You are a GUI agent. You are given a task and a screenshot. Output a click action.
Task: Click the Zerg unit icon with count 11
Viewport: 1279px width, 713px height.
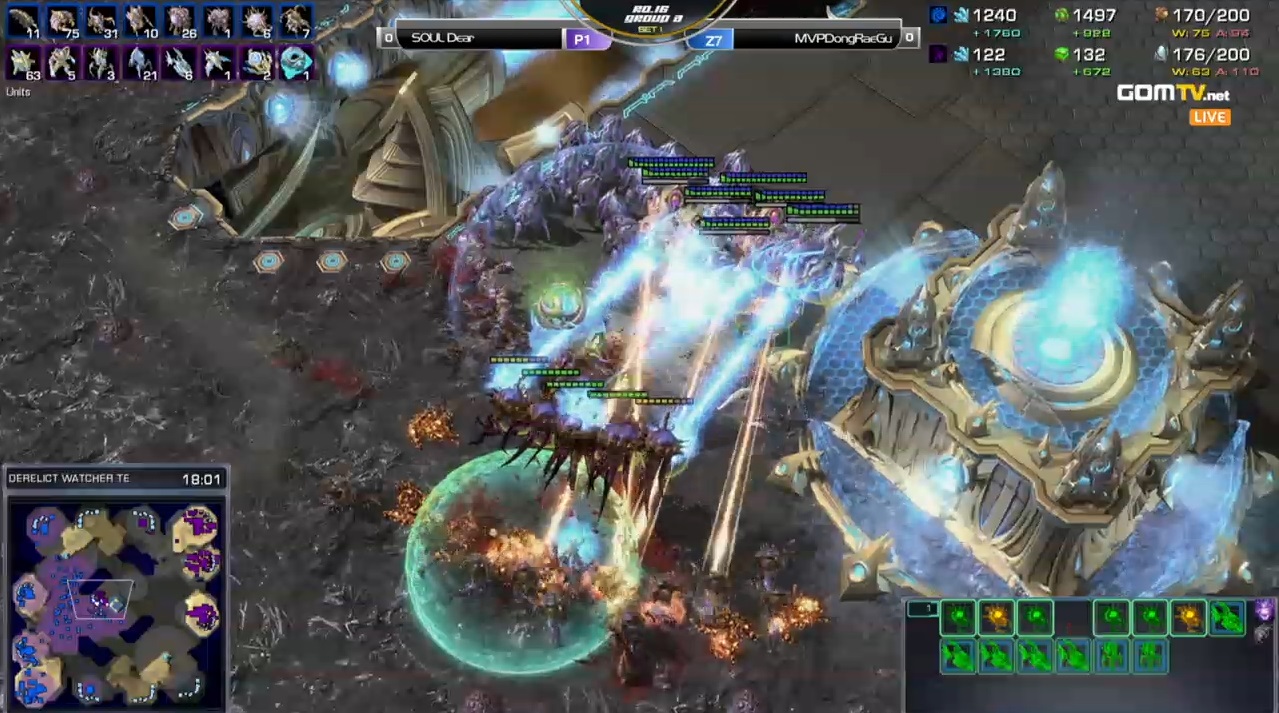[x=23, y=21]
